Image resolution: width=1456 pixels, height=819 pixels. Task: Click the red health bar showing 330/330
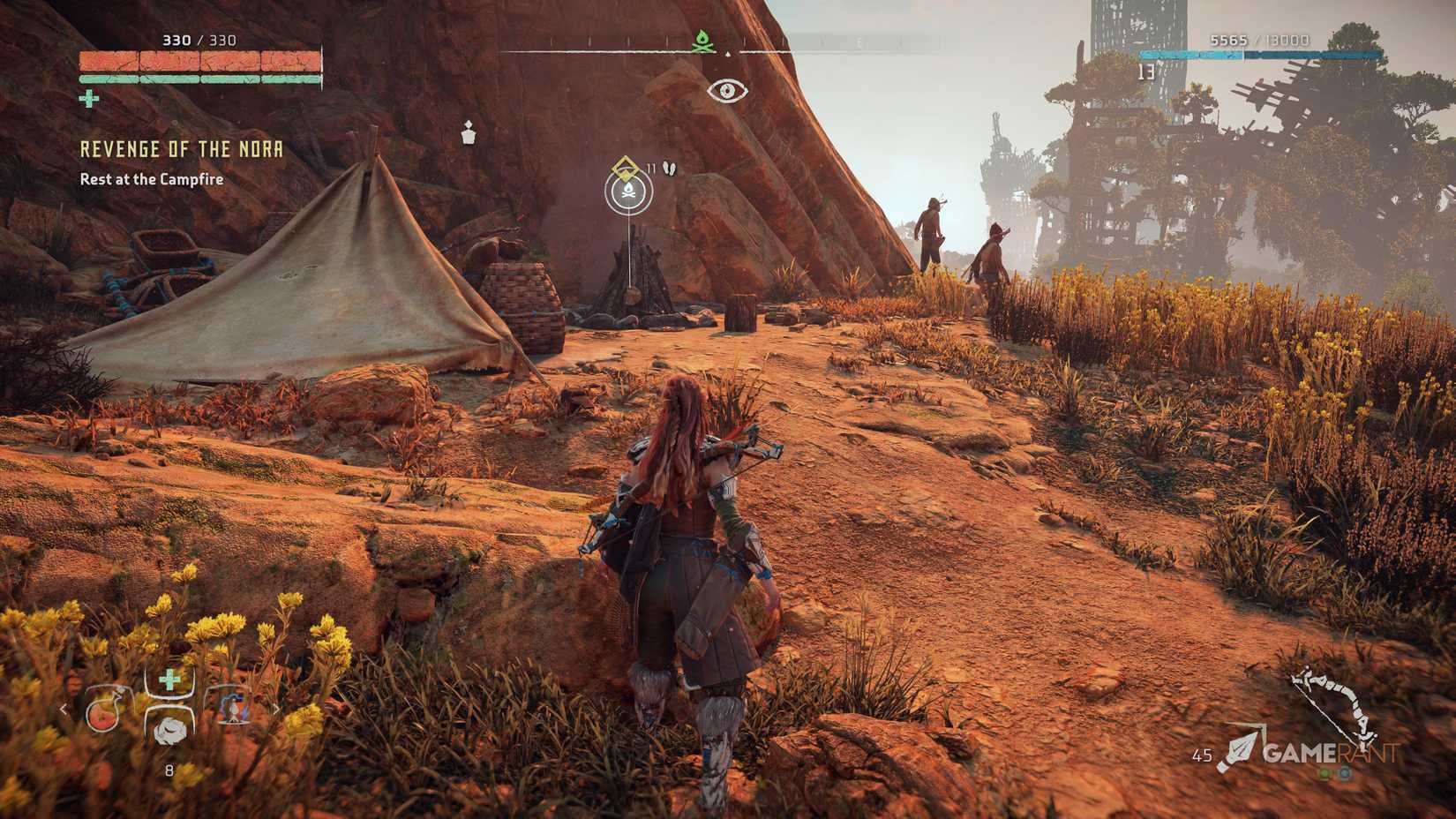199,59
